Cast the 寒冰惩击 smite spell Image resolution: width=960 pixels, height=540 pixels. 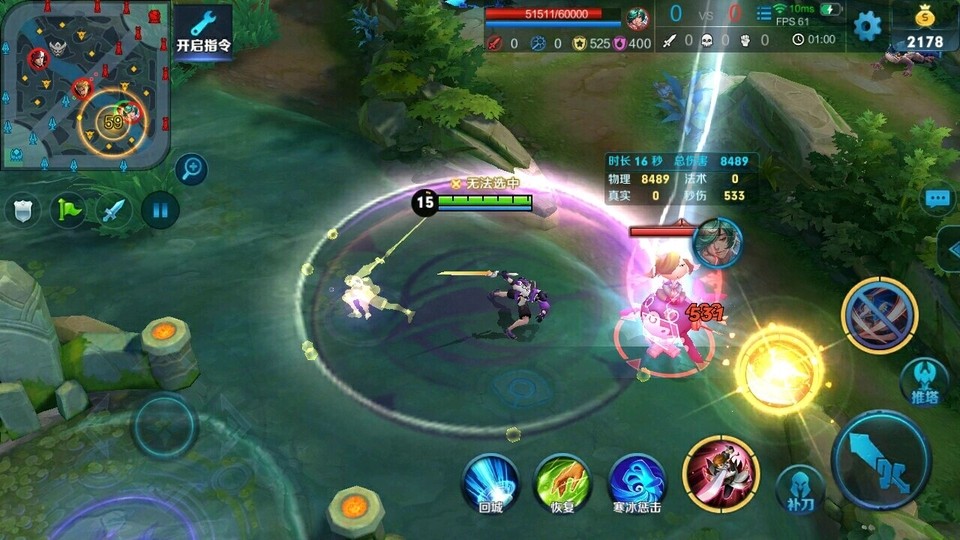(636, 481)
